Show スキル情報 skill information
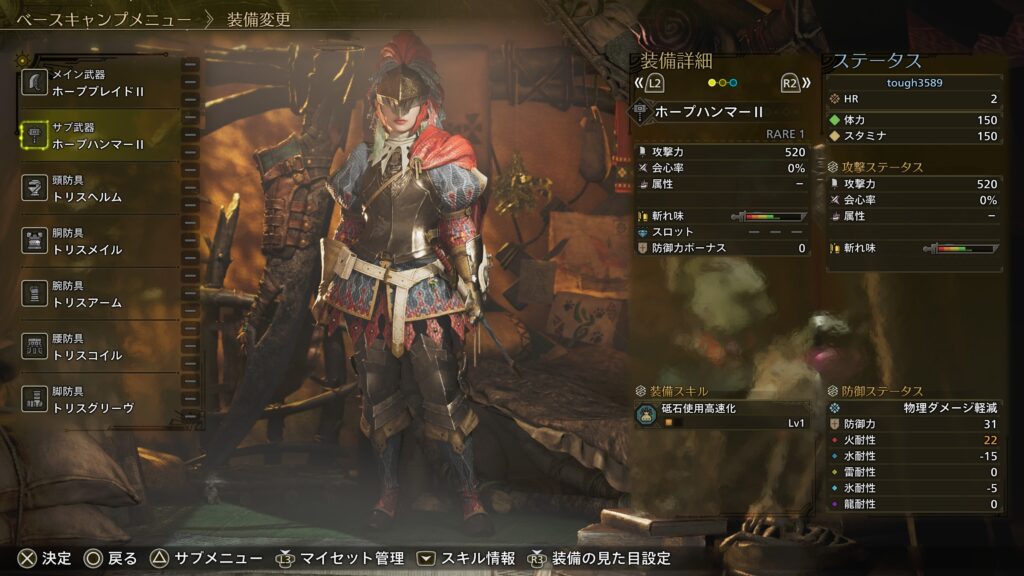1024x576 pixels. click(x=467, y=558)
